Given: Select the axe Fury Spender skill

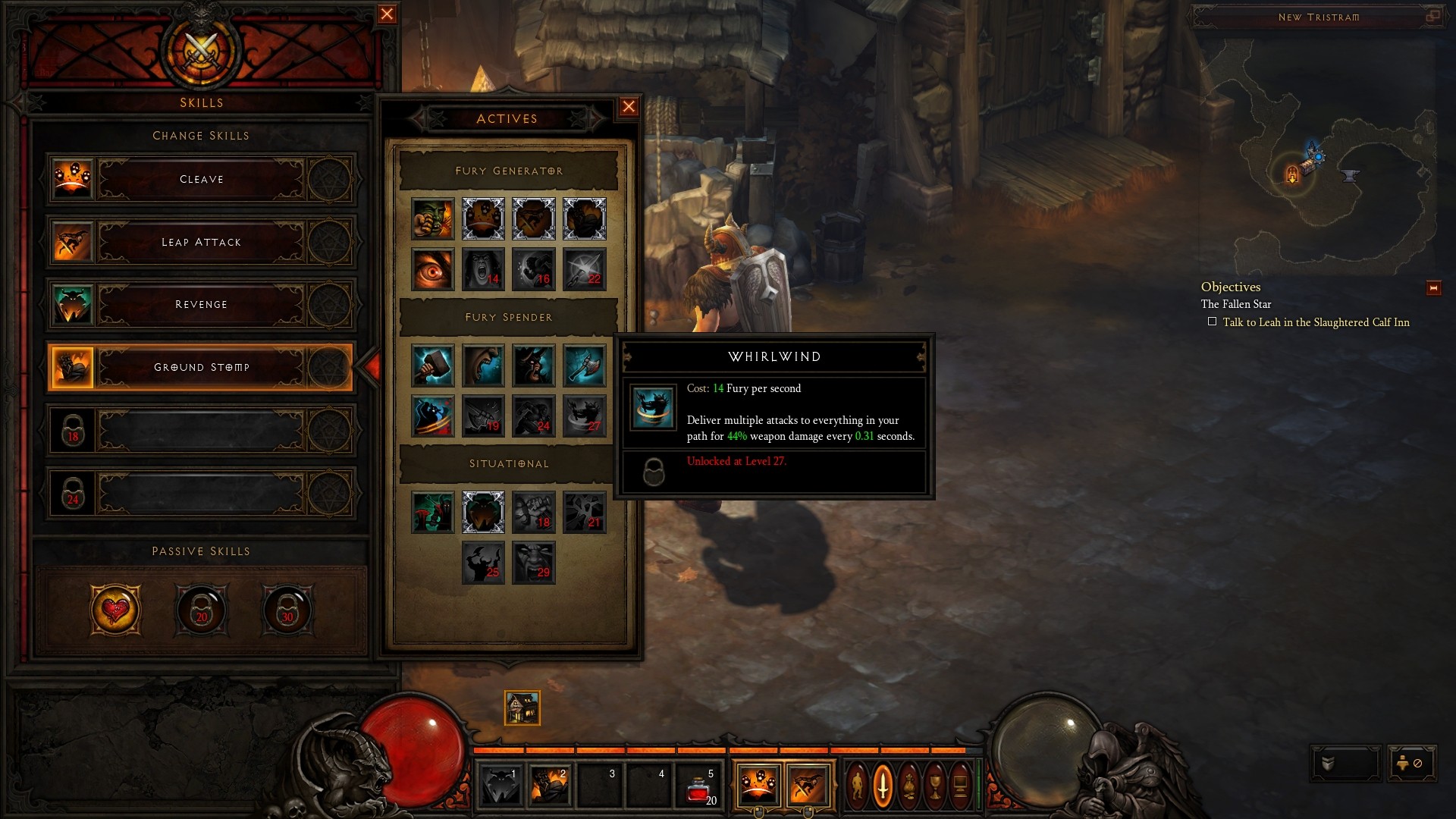Looking at the screenshot, I should point(584,366).
